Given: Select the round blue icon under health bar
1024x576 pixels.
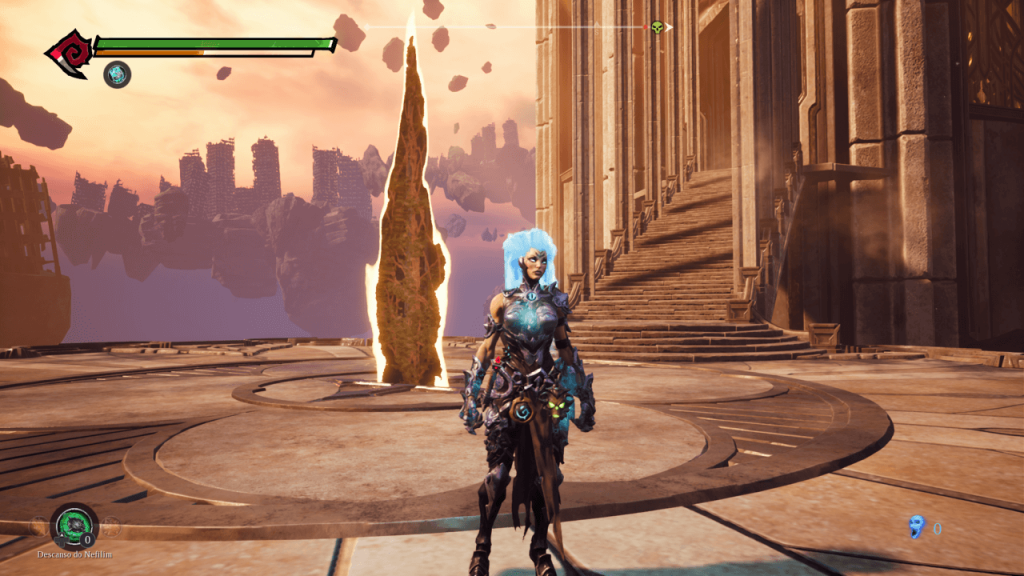Looking at the screenshot, I should (117, 73).
